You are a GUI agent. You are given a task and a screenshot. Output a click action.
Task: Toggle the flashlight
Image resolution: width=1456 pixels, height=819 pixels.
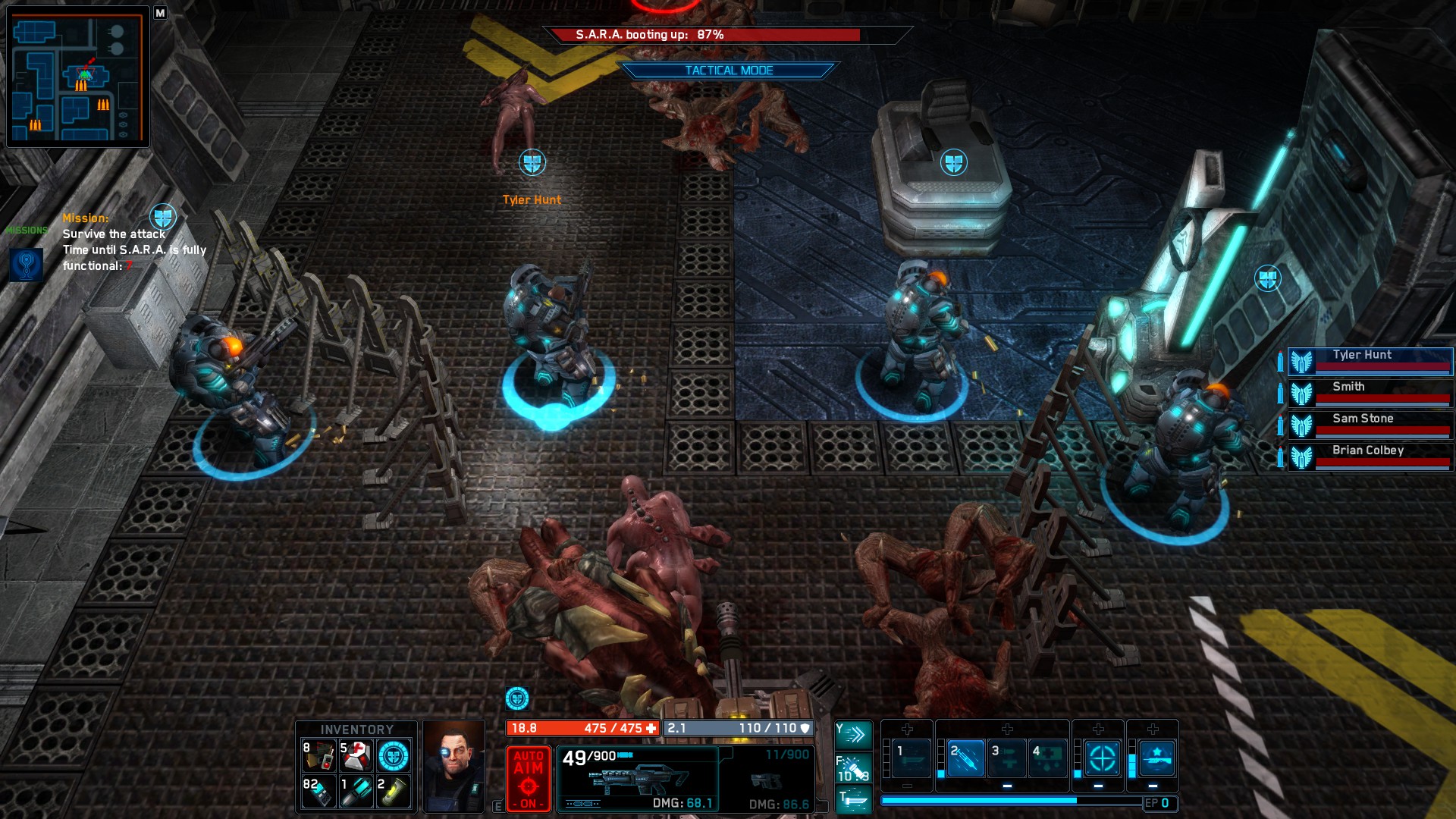pos(853,767)
